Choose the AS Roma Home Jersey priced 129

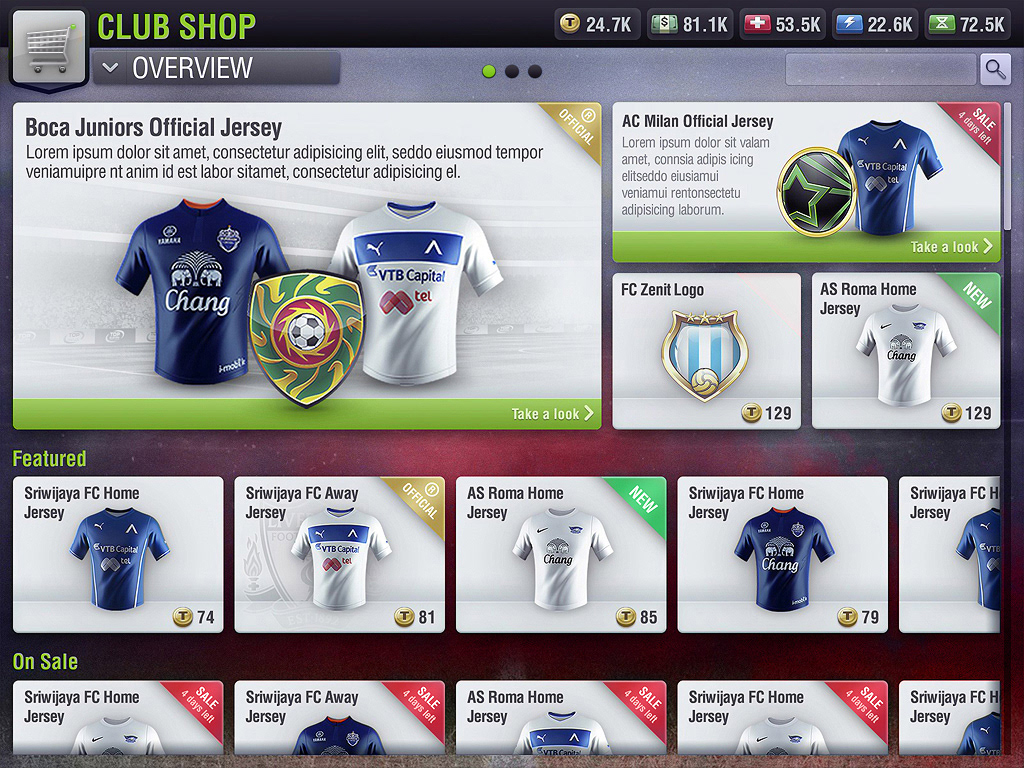pos(905,351)
